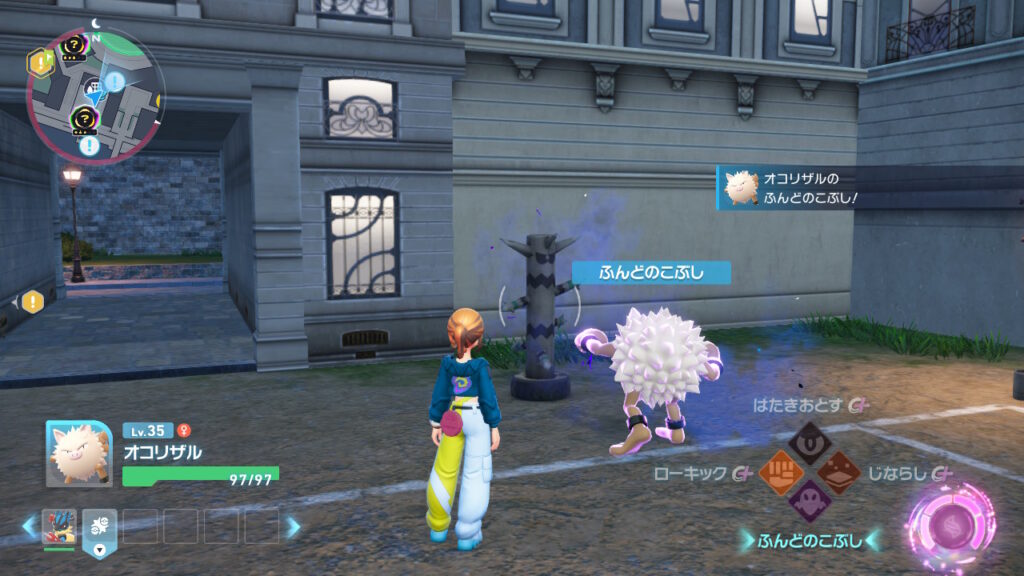Select the yellow hexagon exclamation marker below the minimap

coord(32,300)
